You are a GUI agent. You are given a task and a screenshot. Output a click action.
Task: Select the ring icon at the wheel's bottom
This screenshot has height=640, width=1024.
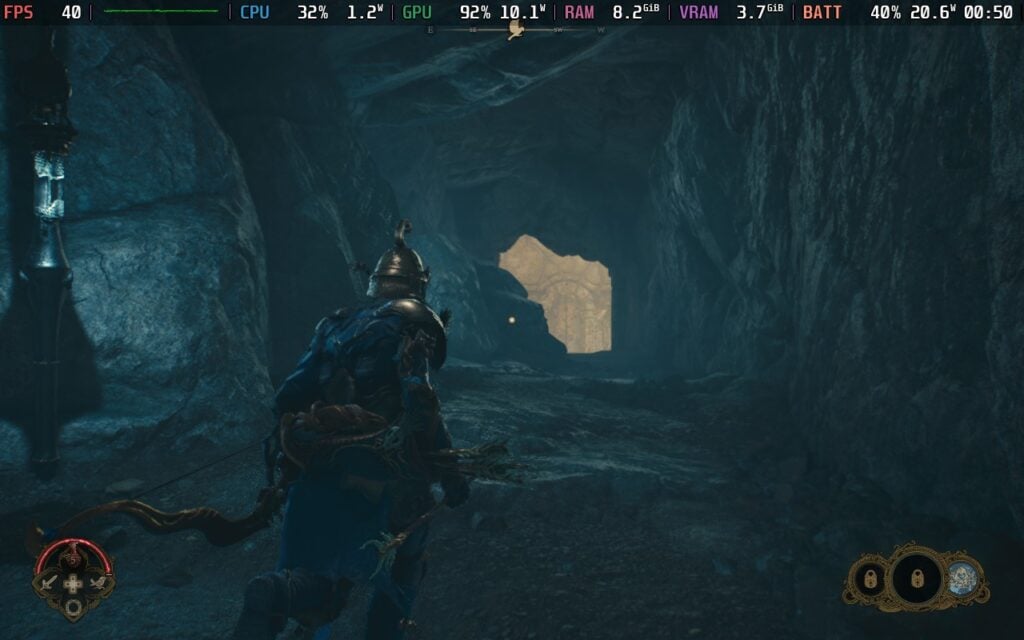73,607
